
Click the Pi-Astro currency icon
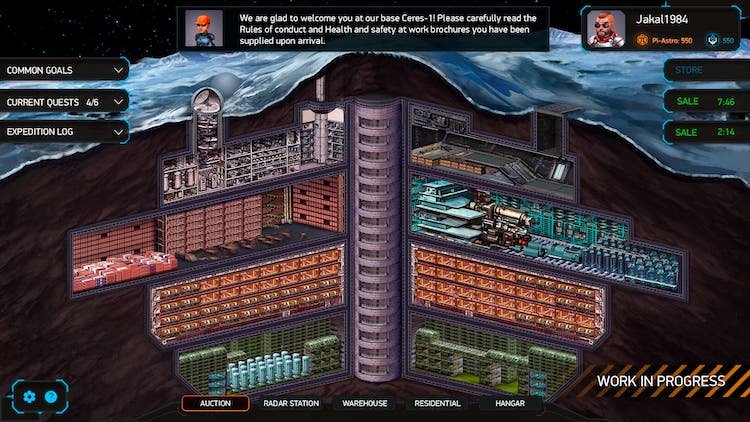point(642,41)
